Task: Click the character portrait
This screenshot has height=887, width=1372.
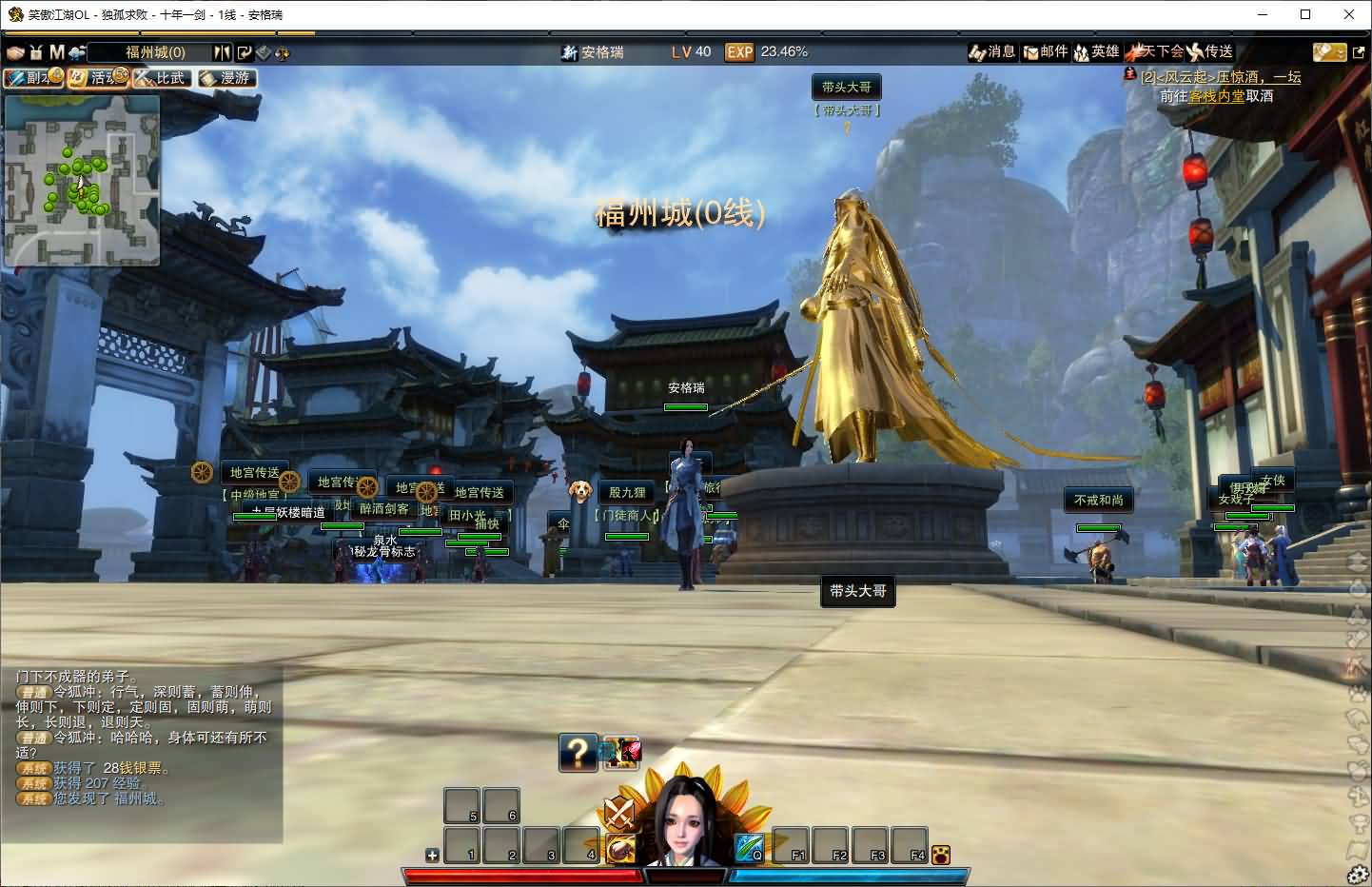Action: pos(687,818)
